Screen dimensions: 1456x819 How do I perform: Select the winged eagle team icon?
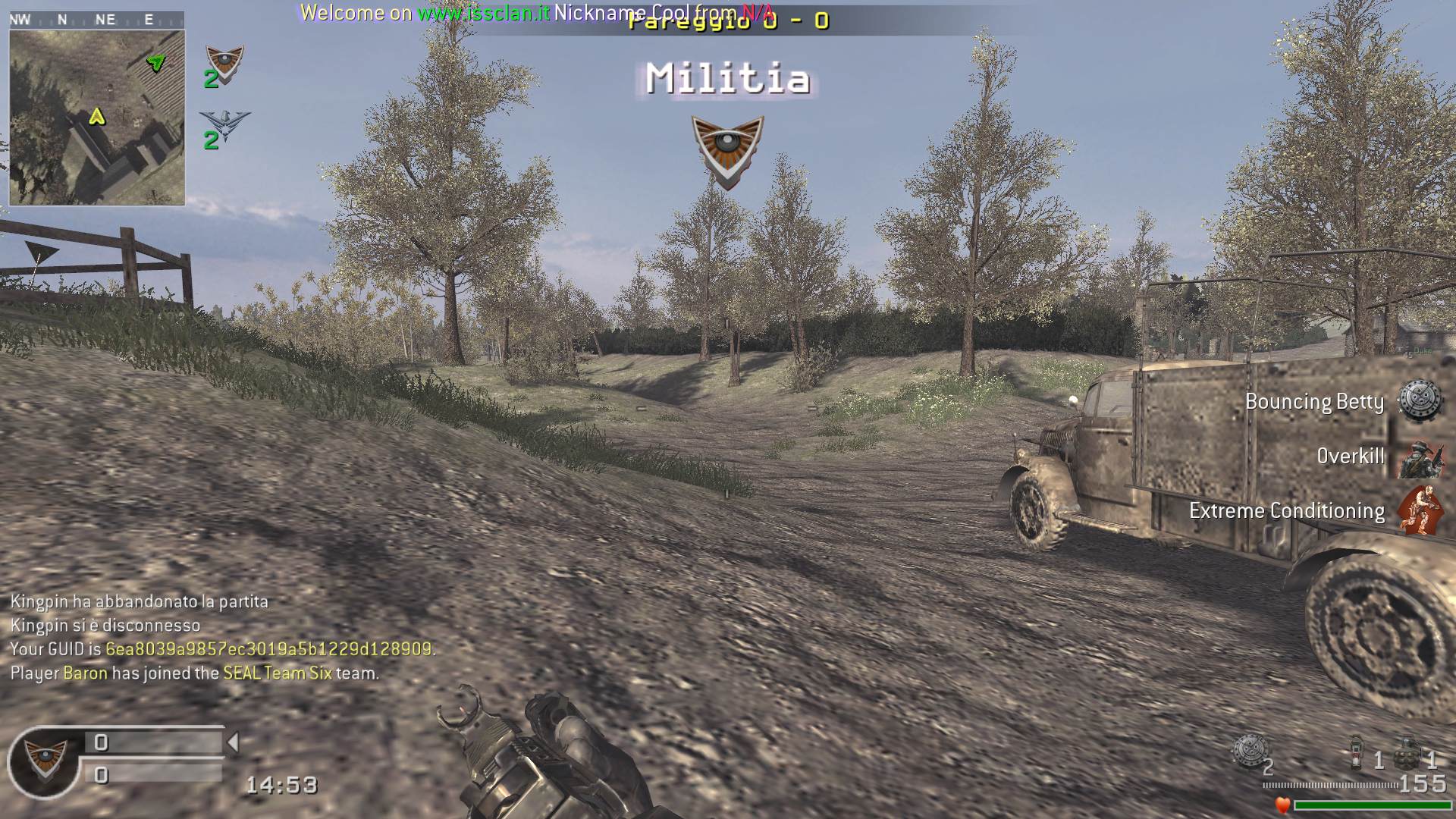(x=225, y=126)
